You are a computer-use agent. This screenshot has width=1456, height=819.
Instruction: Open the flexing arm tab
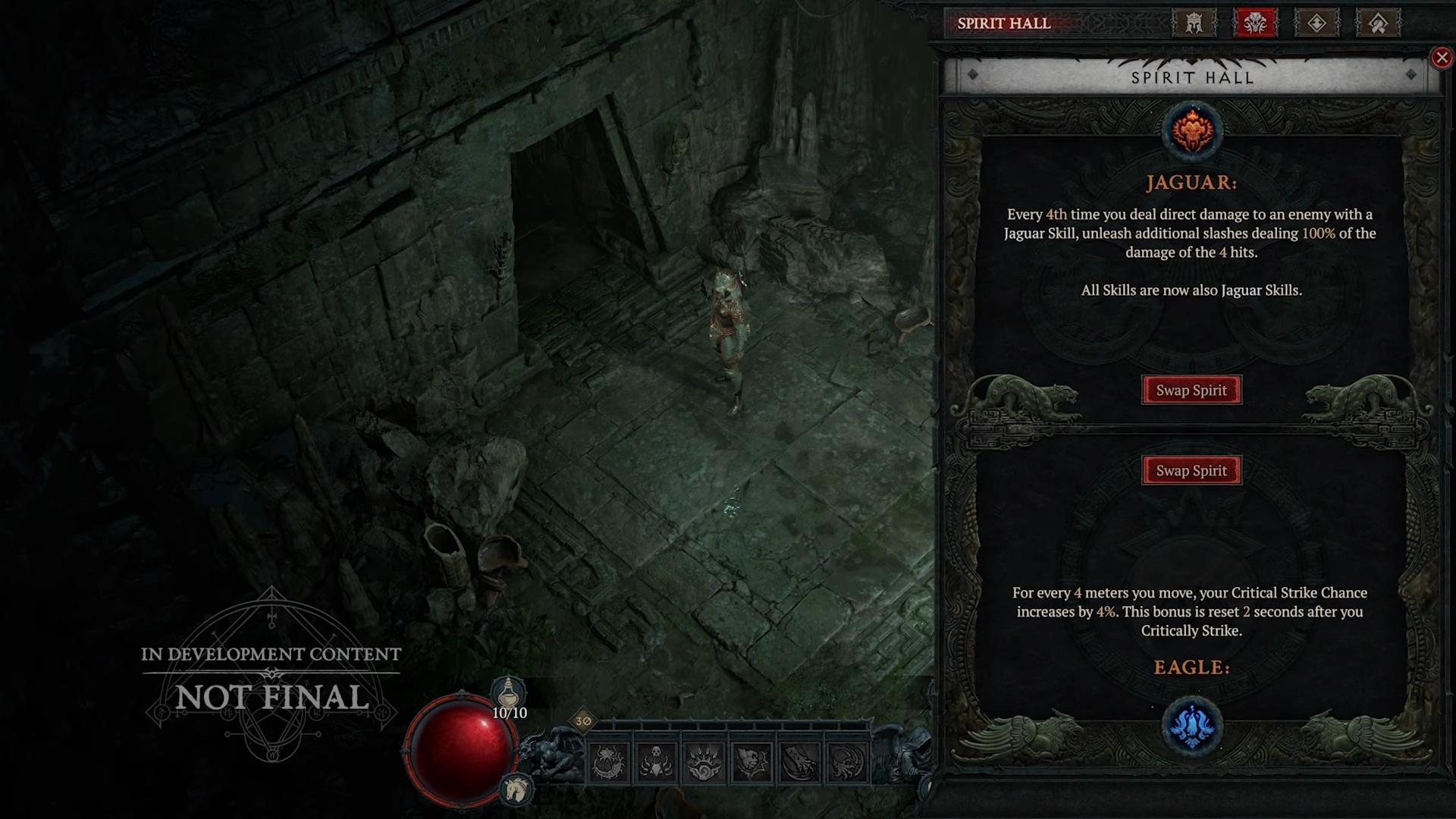(1378, 24)
